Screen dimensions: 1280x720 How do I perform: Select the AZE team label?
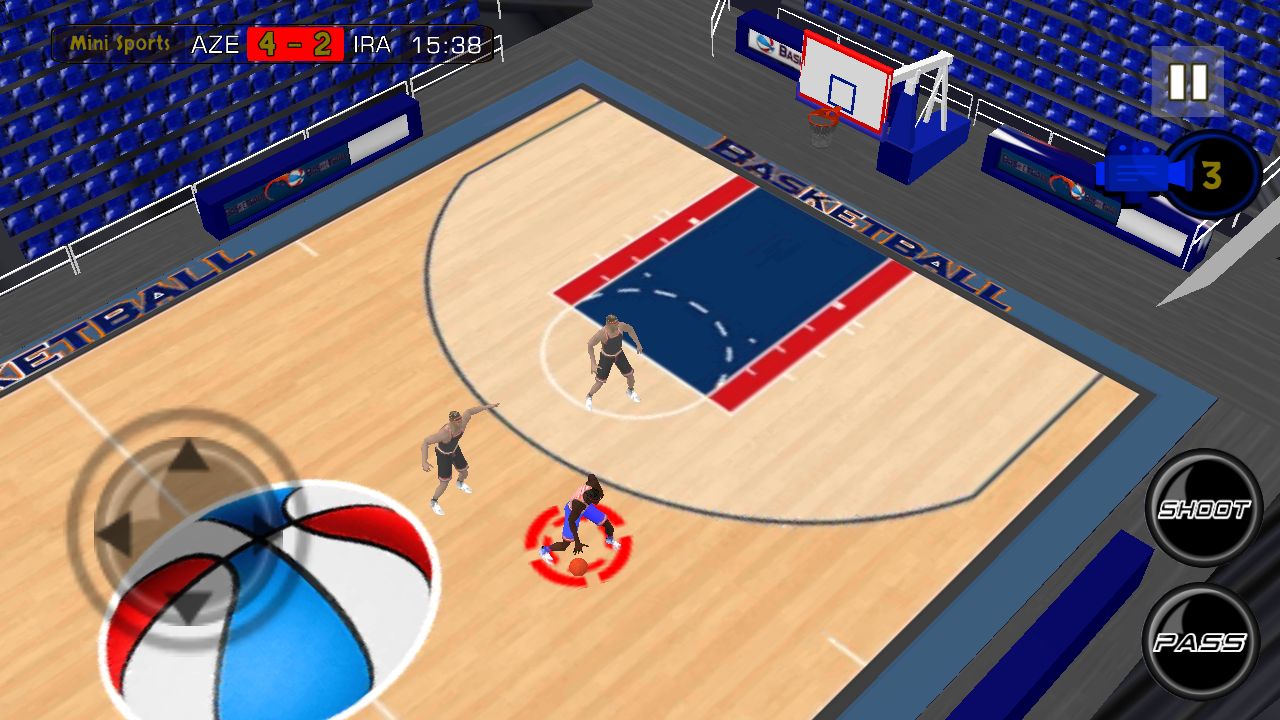tap(216, 44)
